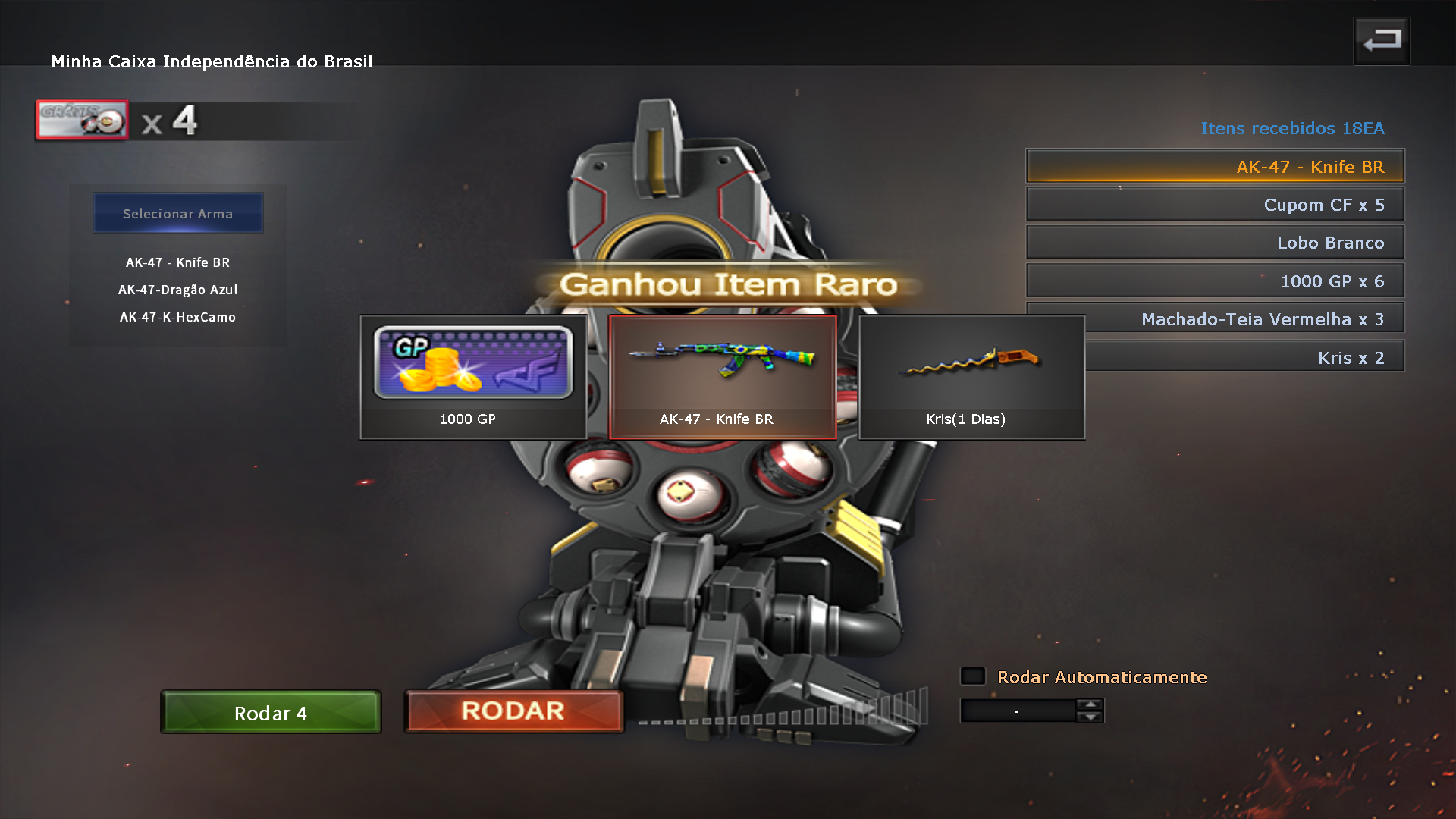Click Cupom CF x 5 received item row

point(1215,205)
